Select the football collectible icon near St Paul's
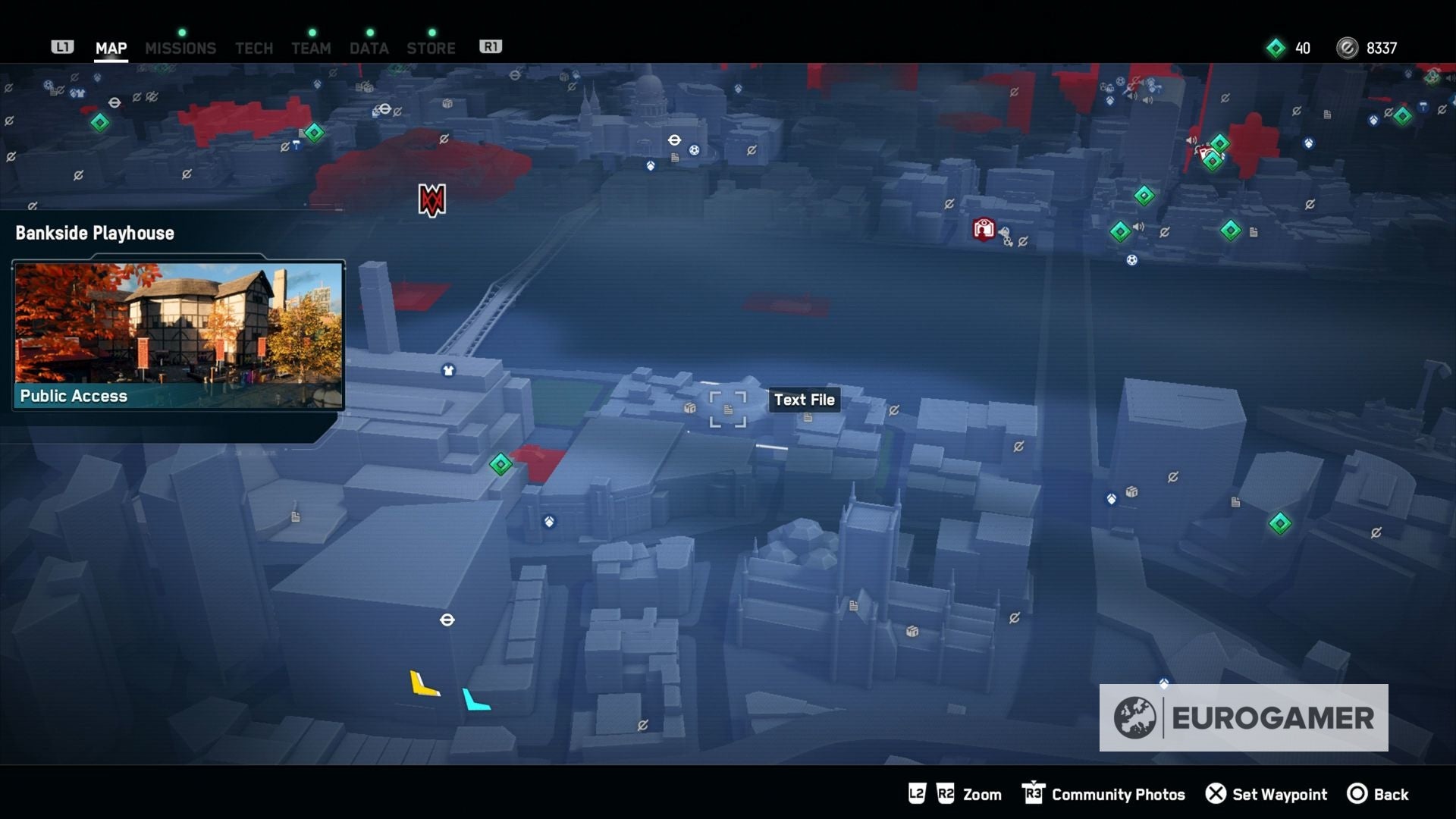The height and width of the screenshot is (819, 1456). (693, 149)
